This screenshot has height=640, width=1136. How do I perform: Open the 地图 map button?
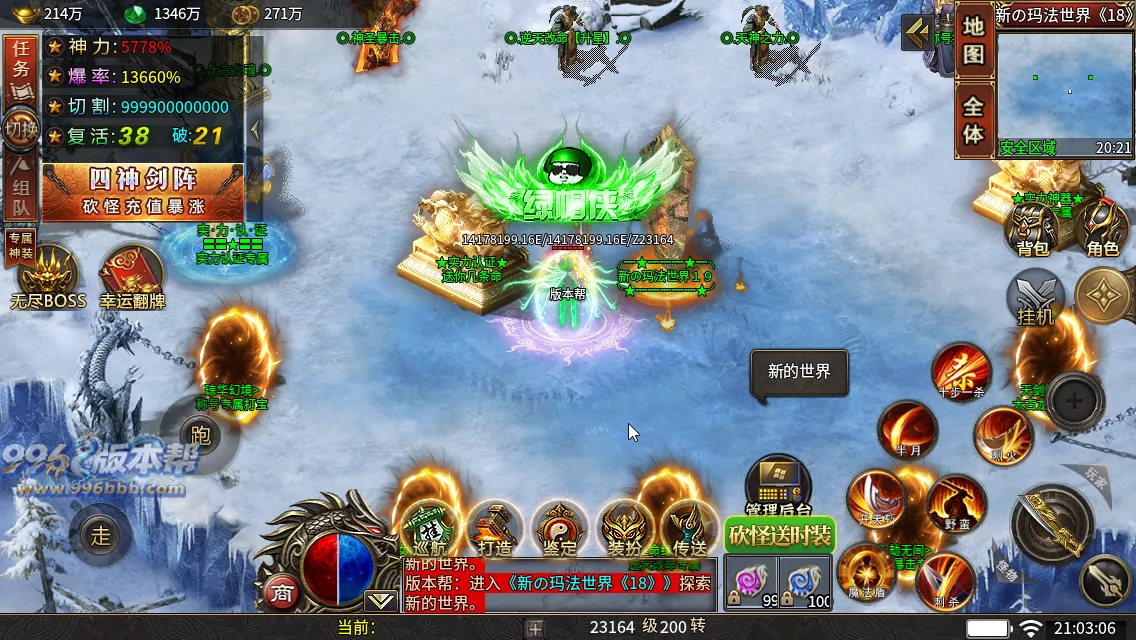point(973,41)
